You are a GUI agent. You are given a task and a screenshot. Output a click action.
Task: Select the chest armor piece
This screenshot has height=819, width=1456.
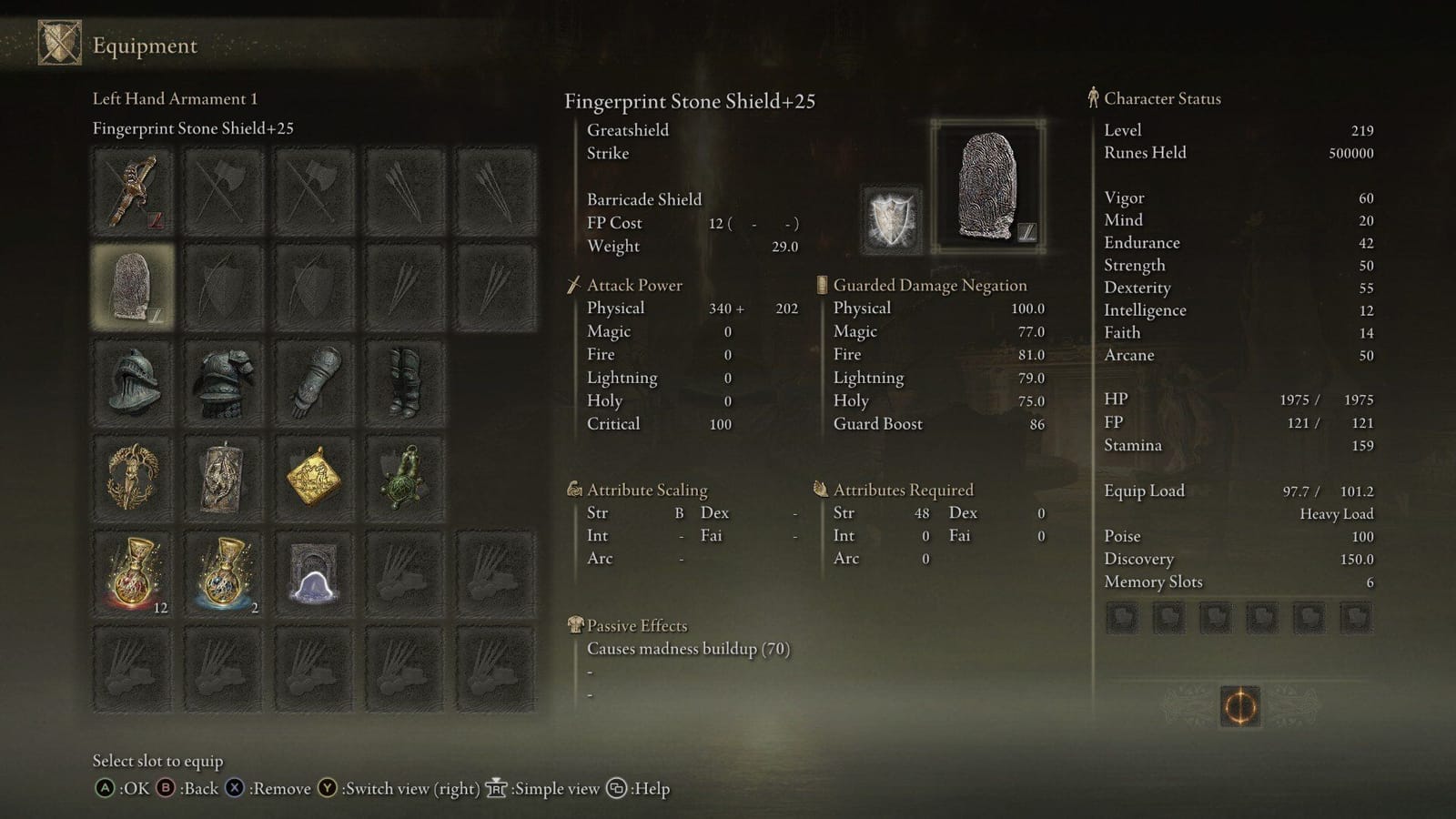224,382
